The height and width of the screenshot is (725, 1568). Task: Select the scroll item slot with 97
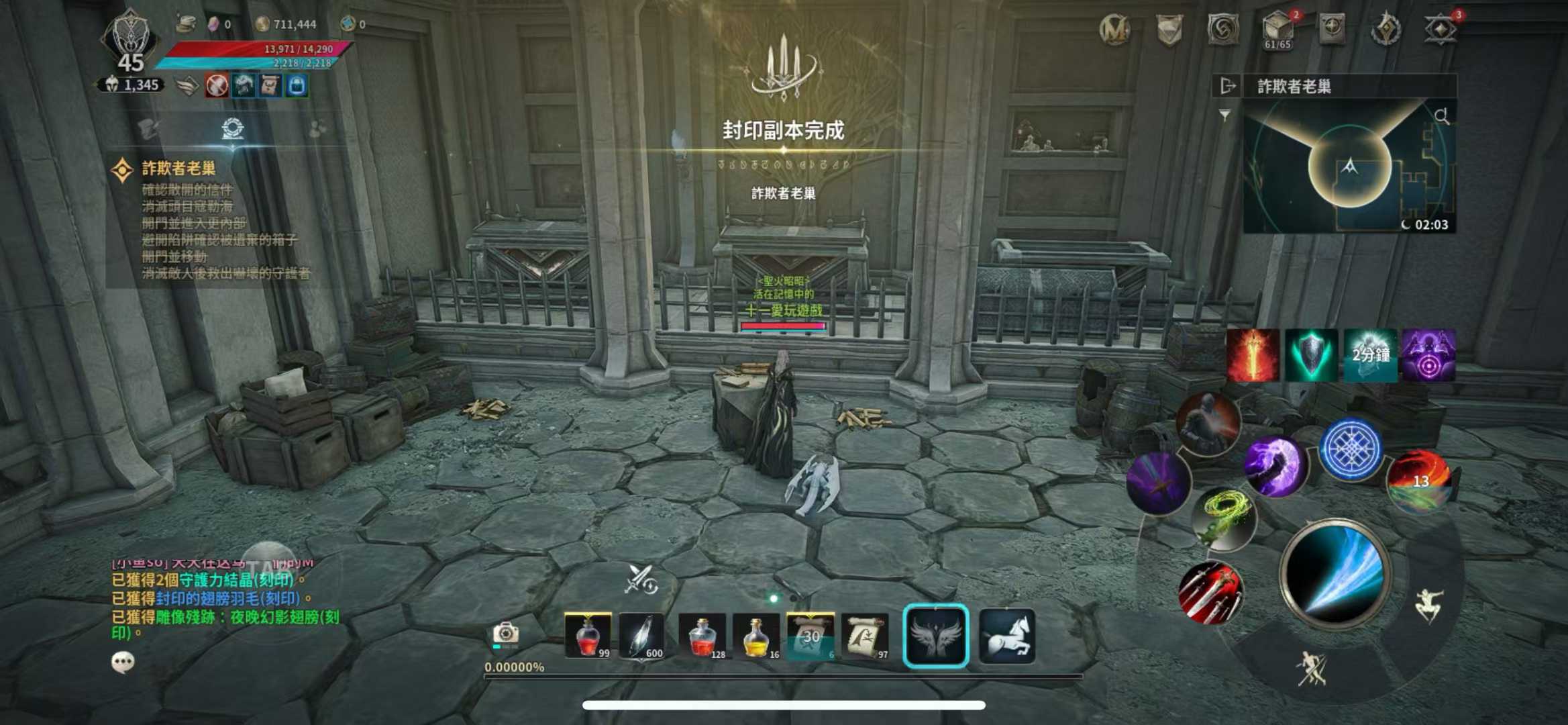866,636
